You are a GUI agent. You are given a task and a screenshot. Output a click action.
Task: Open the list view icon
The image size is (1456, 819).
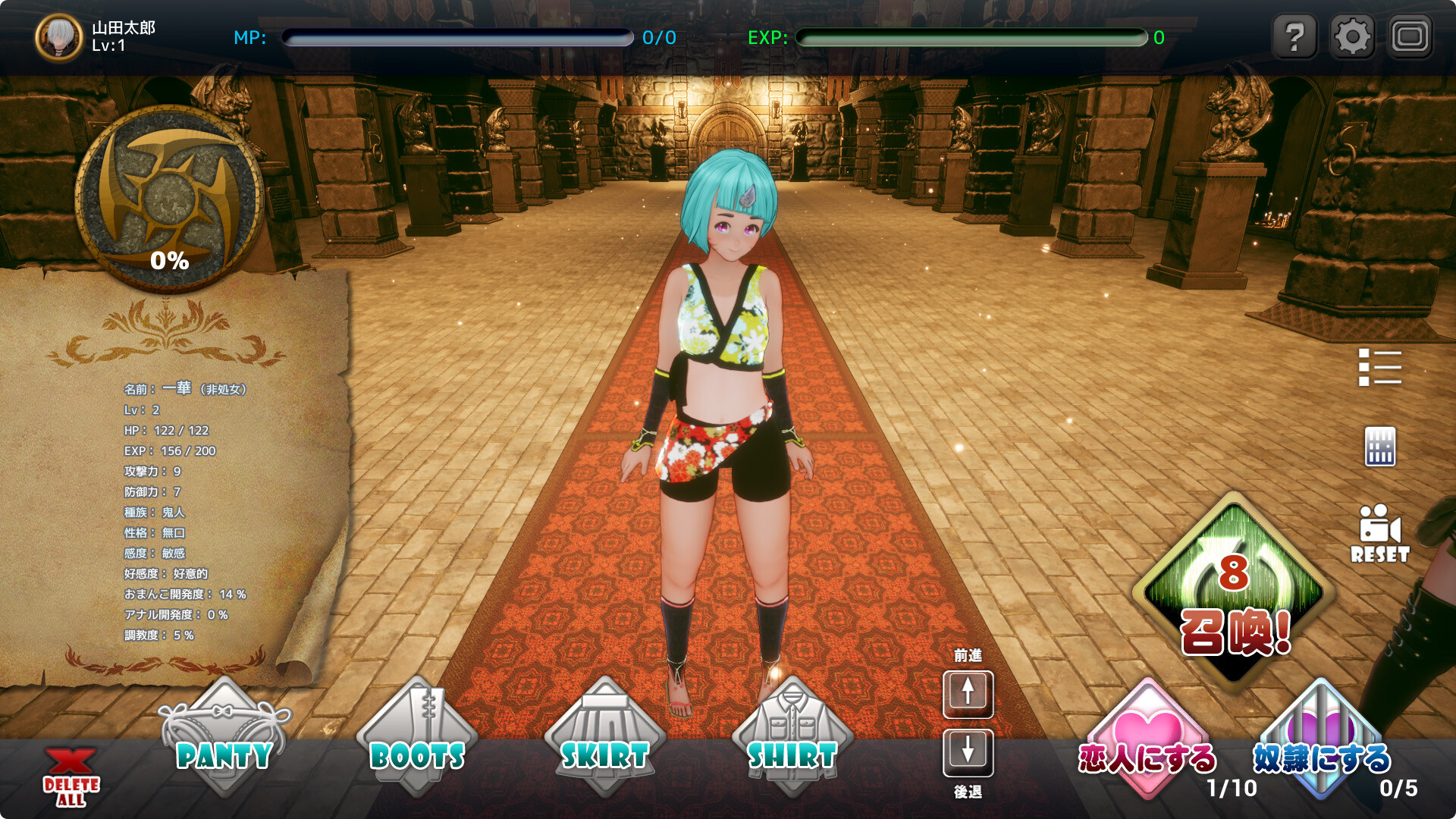pyautogui.click(x=1379, y=368)
